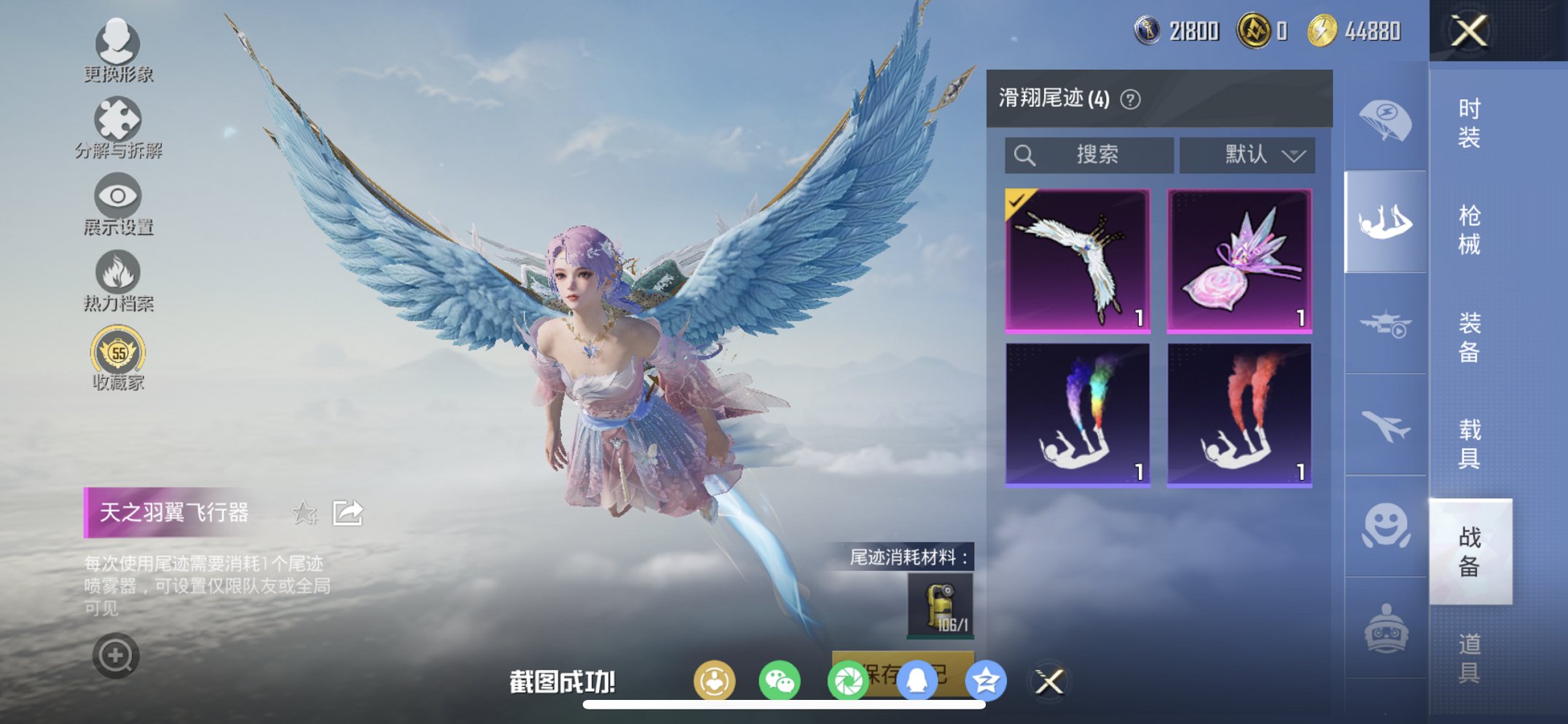Select the skydiving glider category icon
Image resolution: width=1568 pixels, height=724 pixels.
click(x=1386, y=217)
